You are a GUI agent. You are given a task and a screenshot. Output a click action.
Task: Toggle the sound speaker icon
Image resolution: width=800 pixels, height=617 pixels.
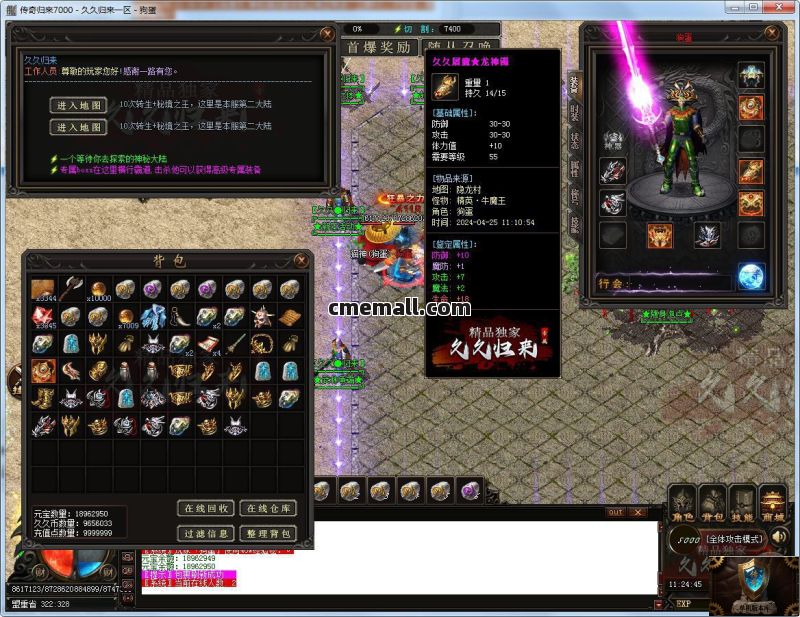pyautogui.click(x=778, y=538)
